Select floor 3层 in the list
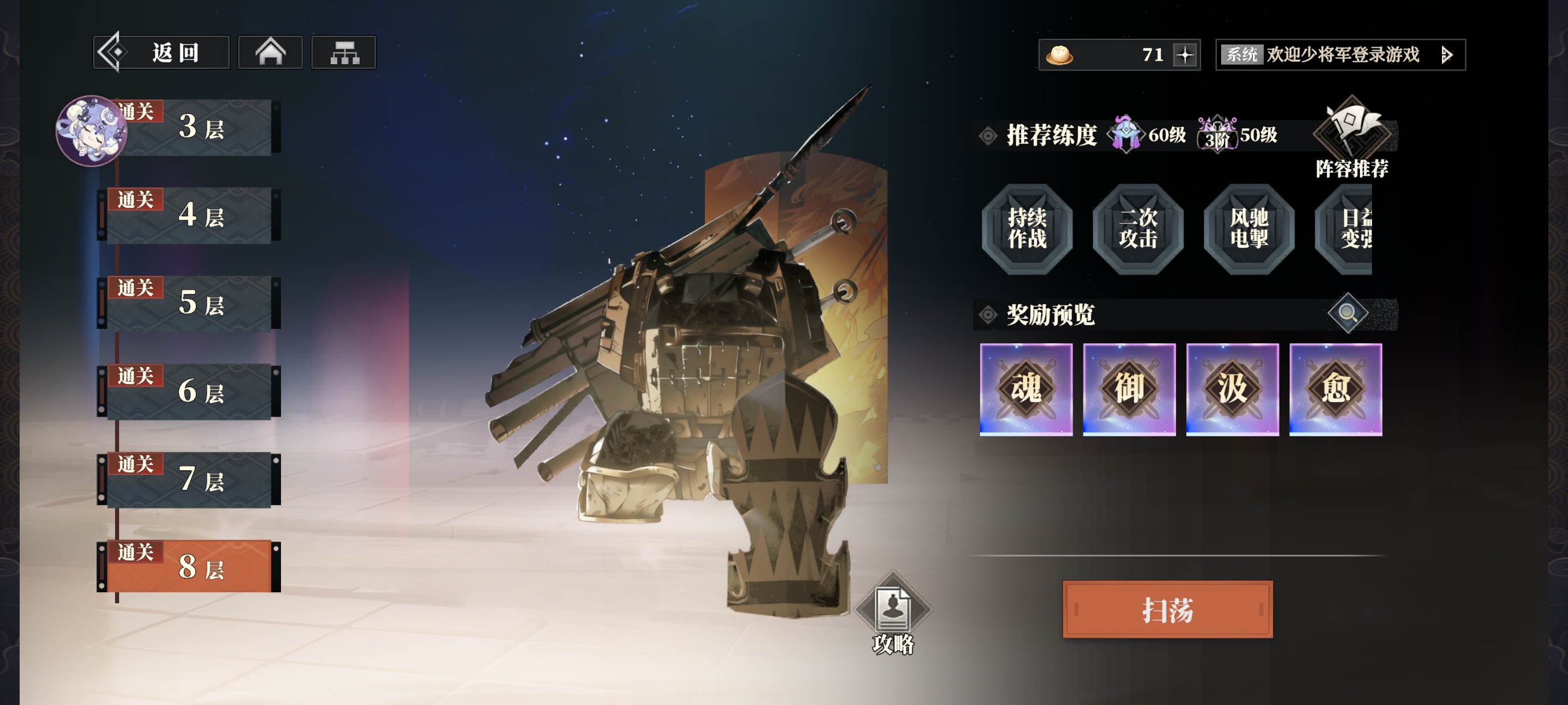 [x=195, y=128]
